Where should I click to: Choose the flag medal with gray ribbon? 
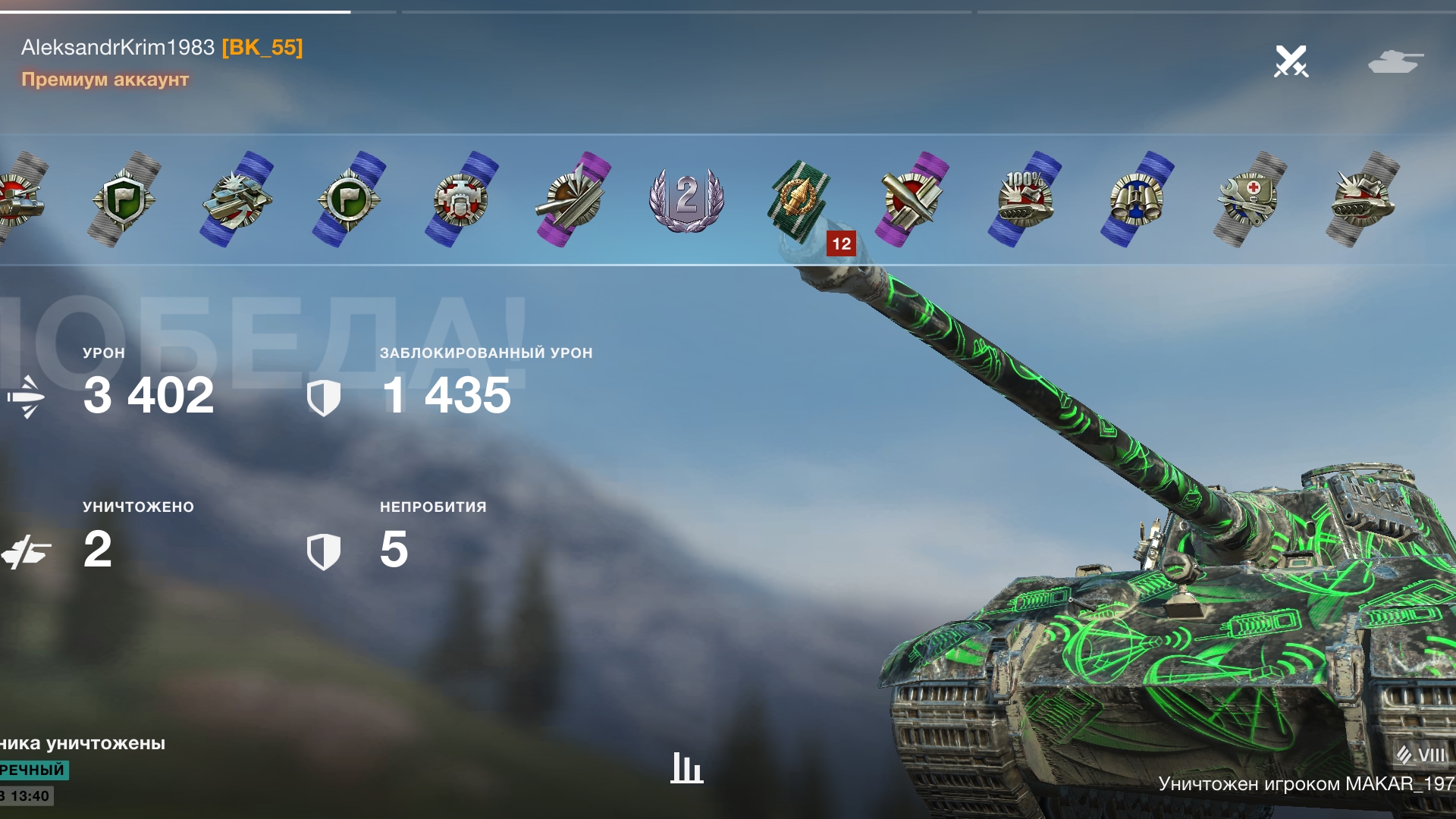coord(124,199)
